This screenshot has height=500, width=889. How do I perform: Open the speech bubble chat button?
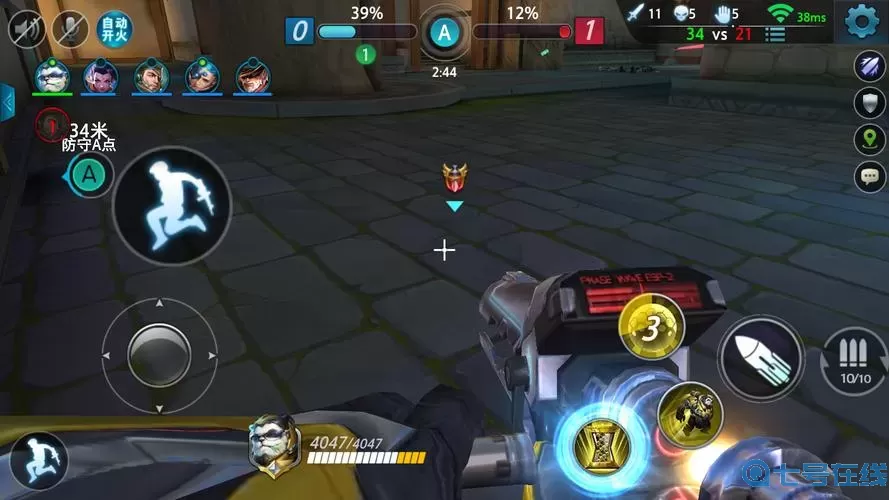[x=868, y=177]
